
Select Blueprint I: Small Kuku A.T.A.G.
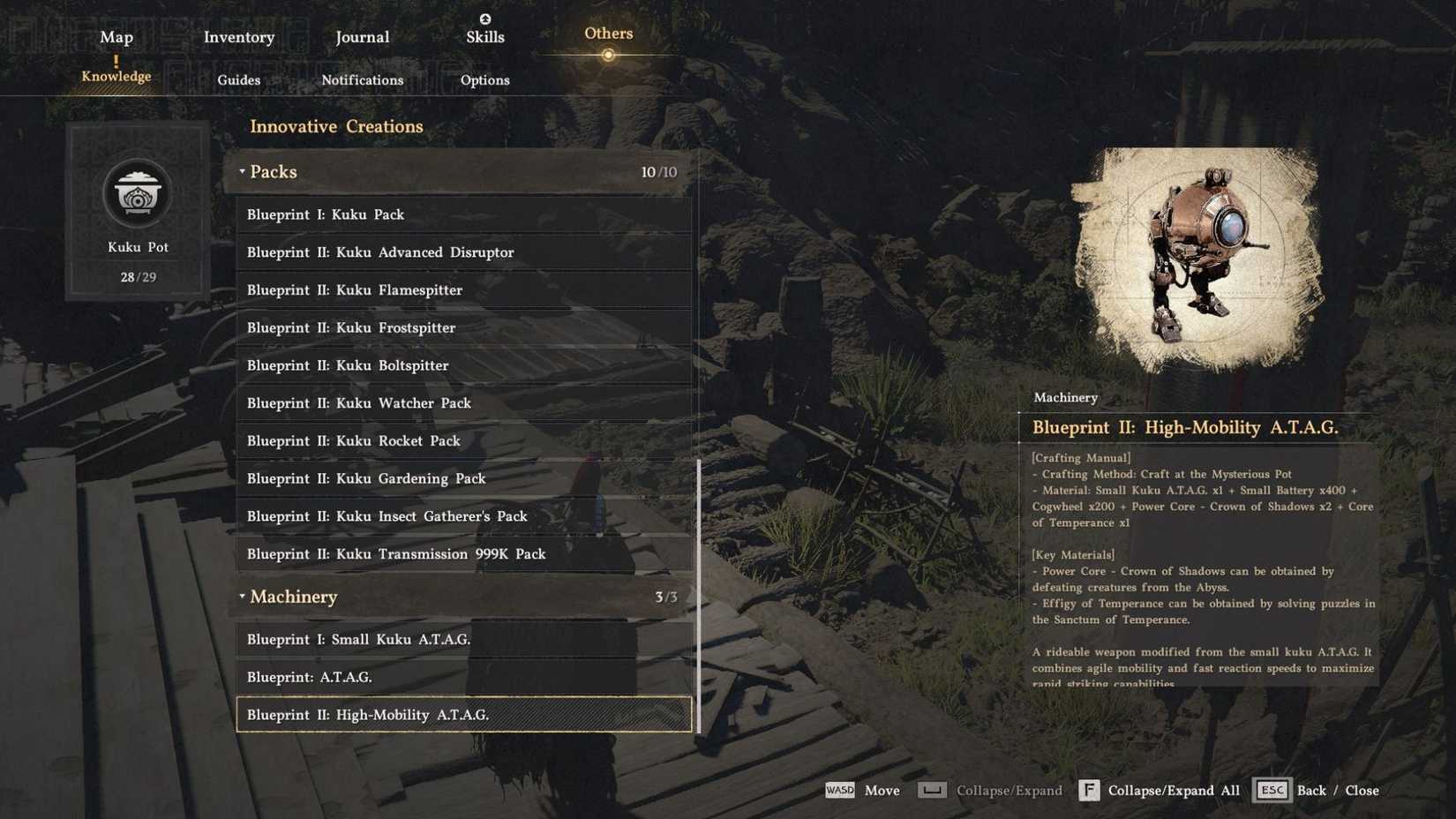click(x=463, y=639)
